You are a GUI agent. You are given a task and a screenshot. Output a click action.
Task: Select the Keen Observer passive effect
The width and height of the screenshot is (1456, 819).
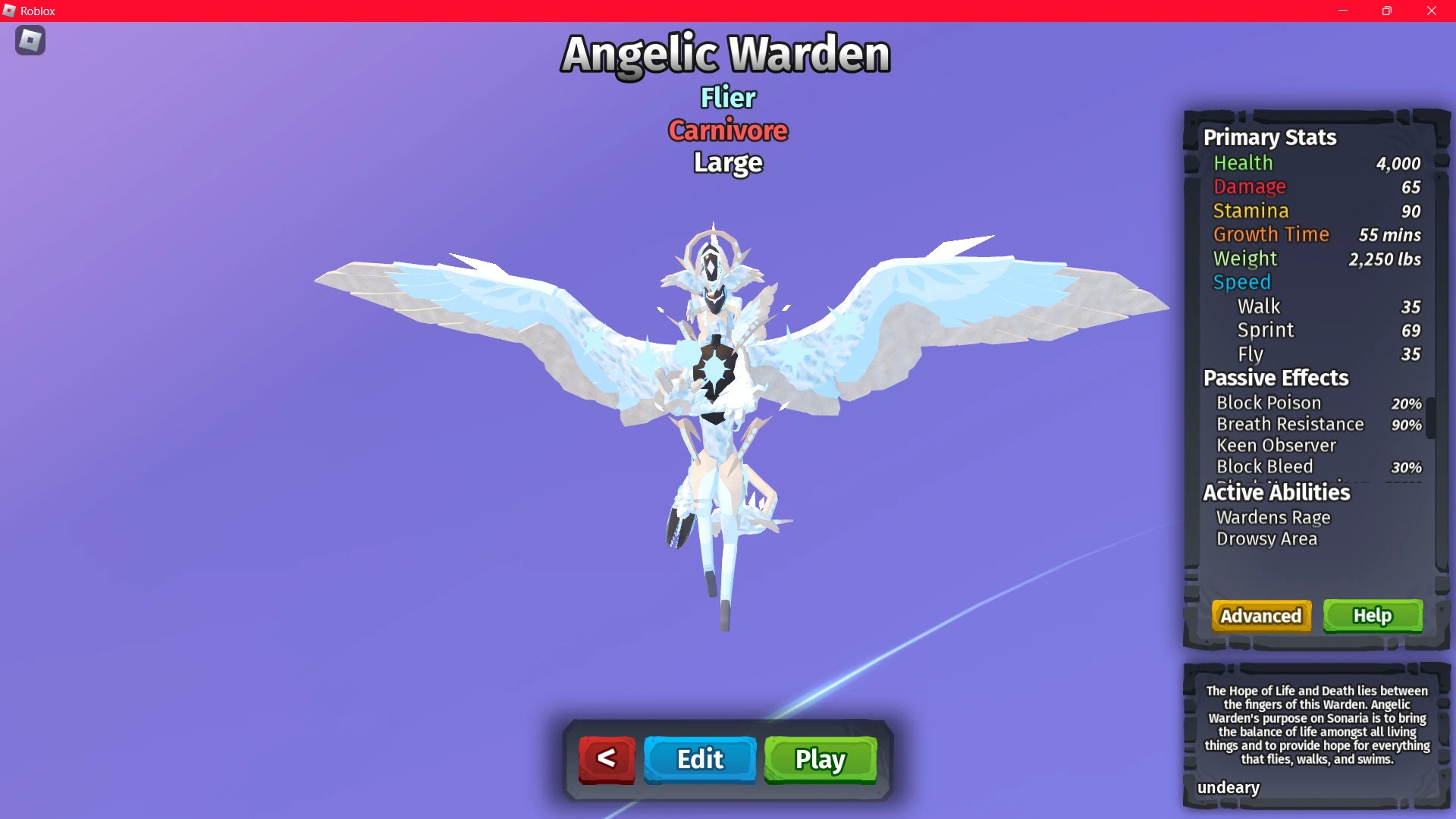click(1276, 446)
